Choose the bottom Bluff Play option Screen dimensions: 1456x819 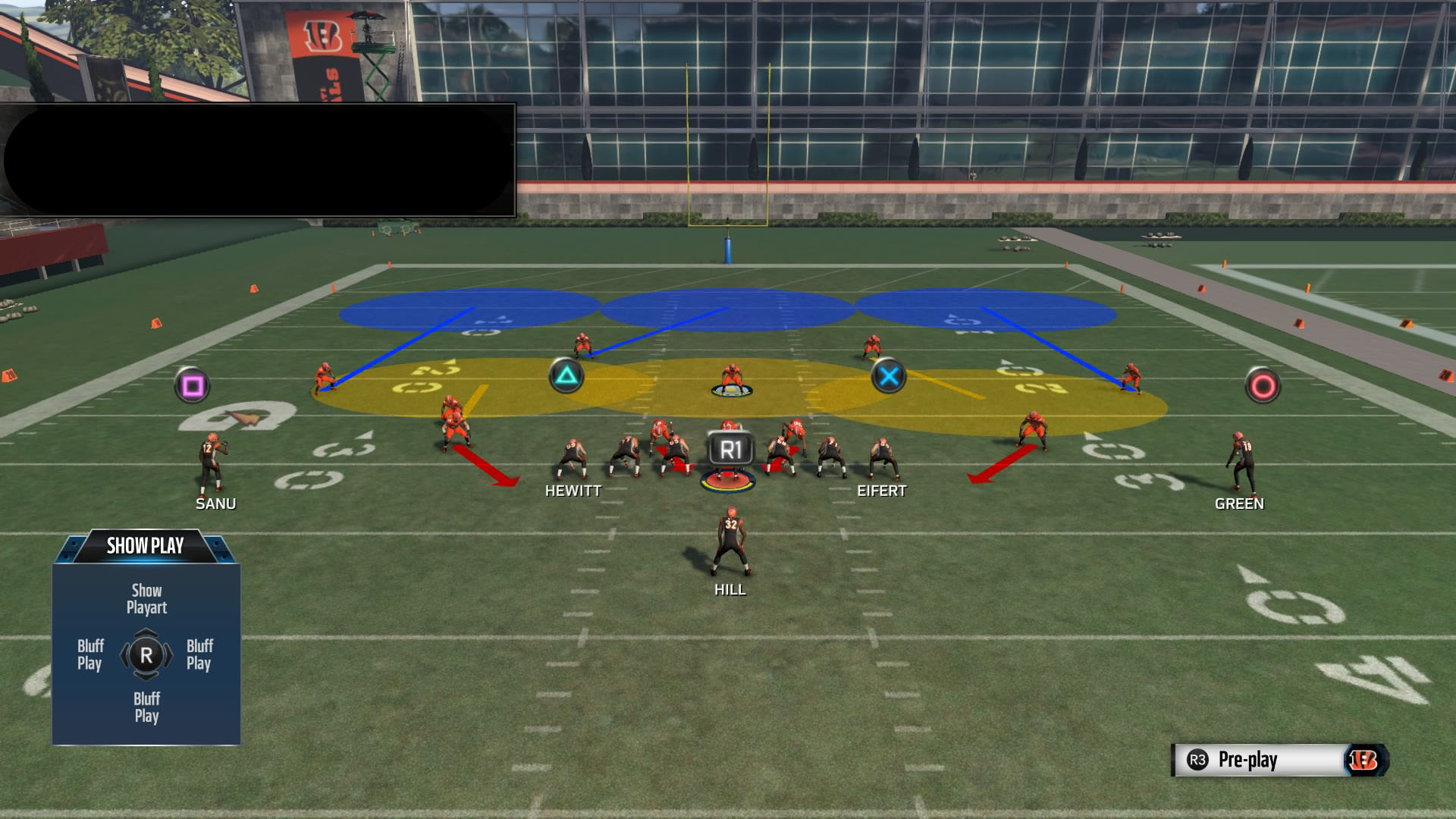click(x=147, y=704)
